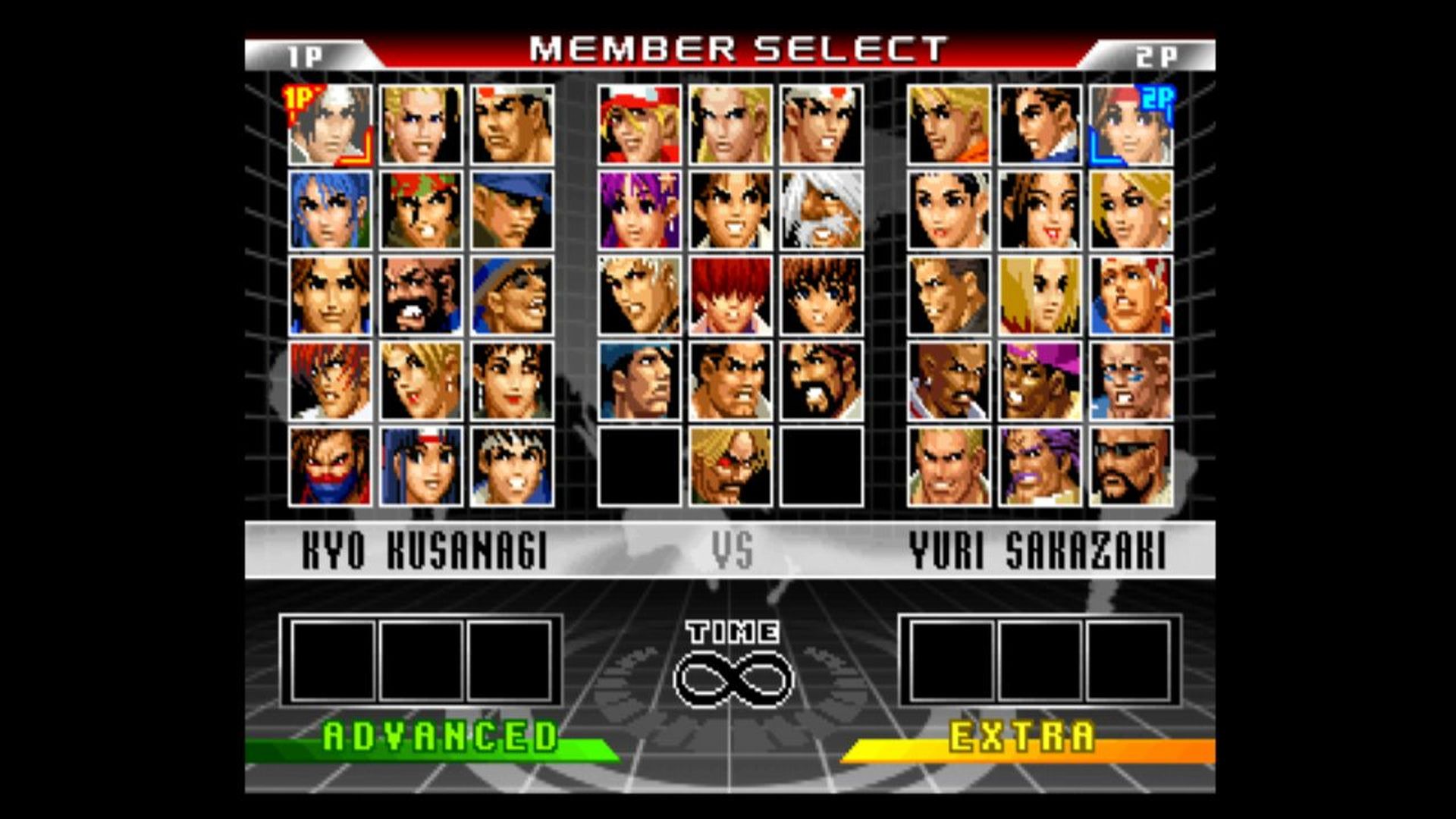Image resolution: width=1456 pixels, height=819 pixels.
Task: Select Heidern in the blue beret
Action: (x=639, y=381)
